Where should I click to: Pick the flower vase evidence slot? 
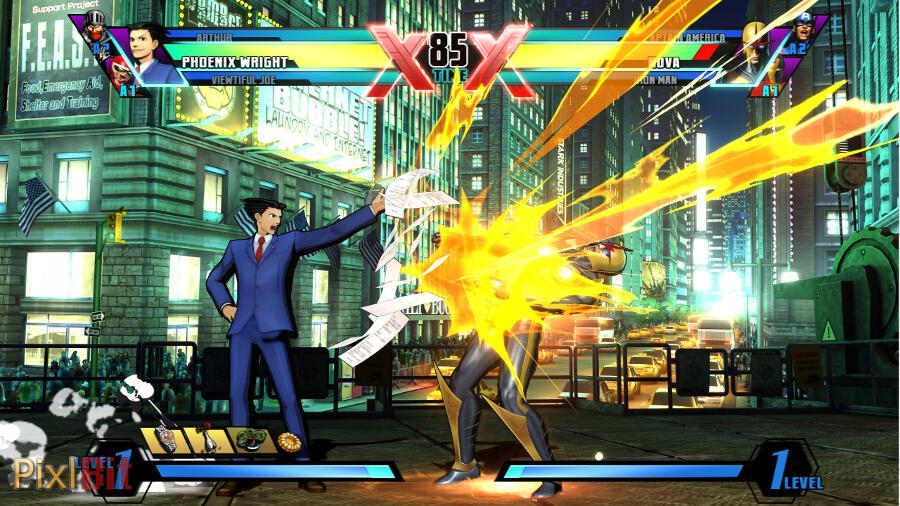[208, 440]
